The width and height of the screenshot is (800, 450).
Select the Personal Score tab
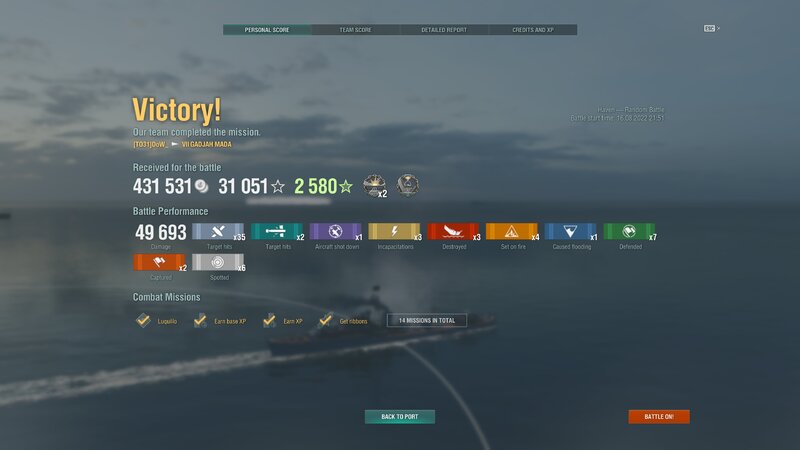[267, 30]
